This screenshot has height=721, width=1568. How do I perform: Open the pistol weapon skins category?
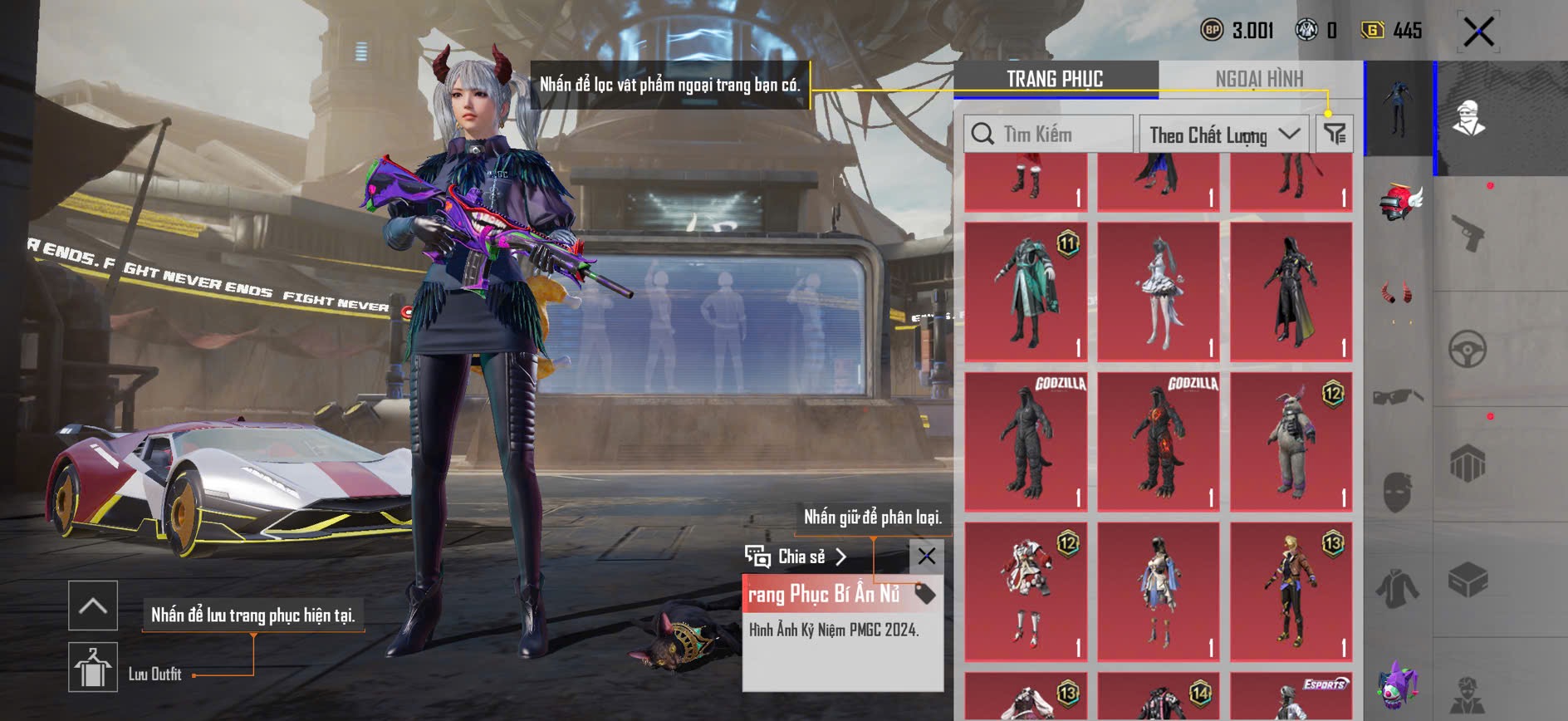(1468, 233)
